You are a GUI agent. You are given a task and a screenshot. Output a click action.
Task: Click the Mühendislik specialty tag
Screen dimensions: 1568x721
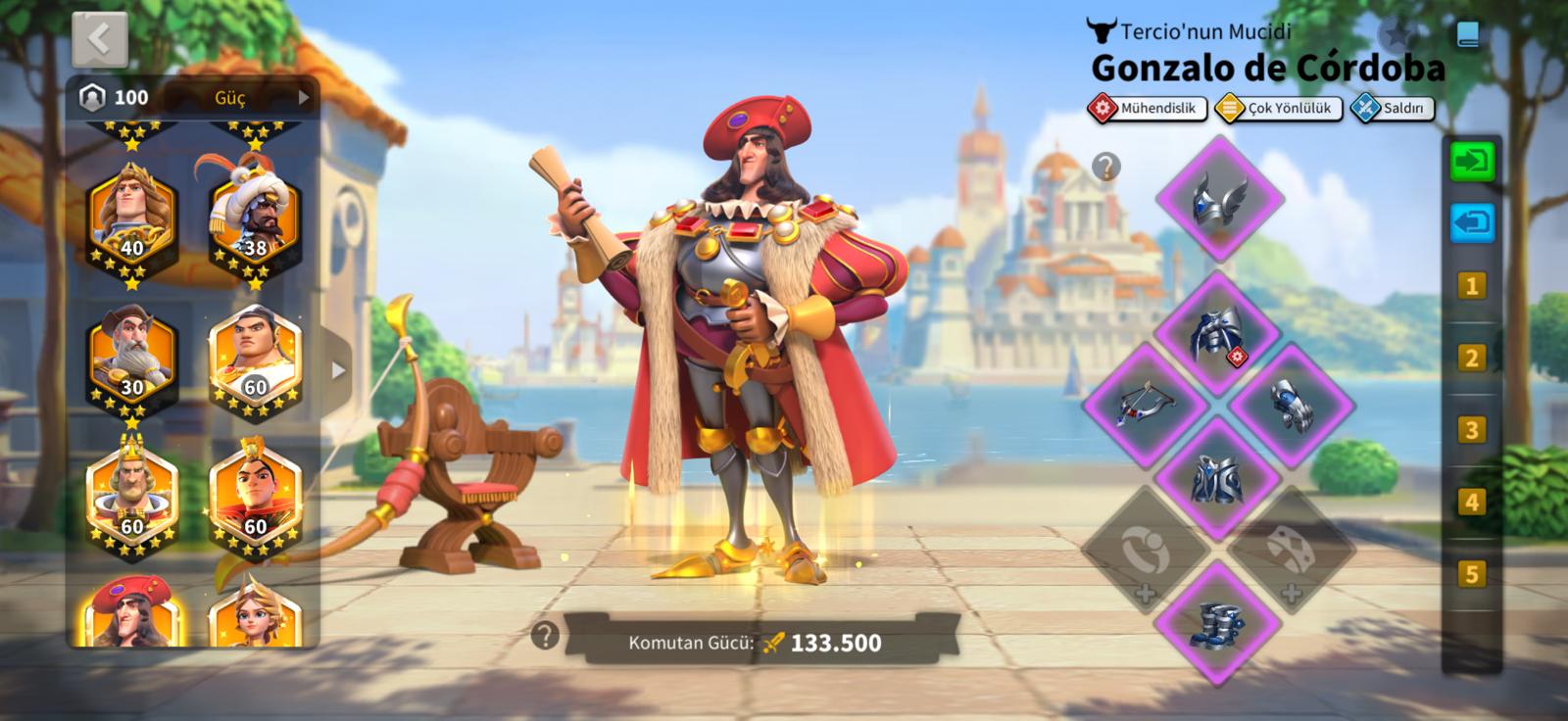(x=1147, y=108)
